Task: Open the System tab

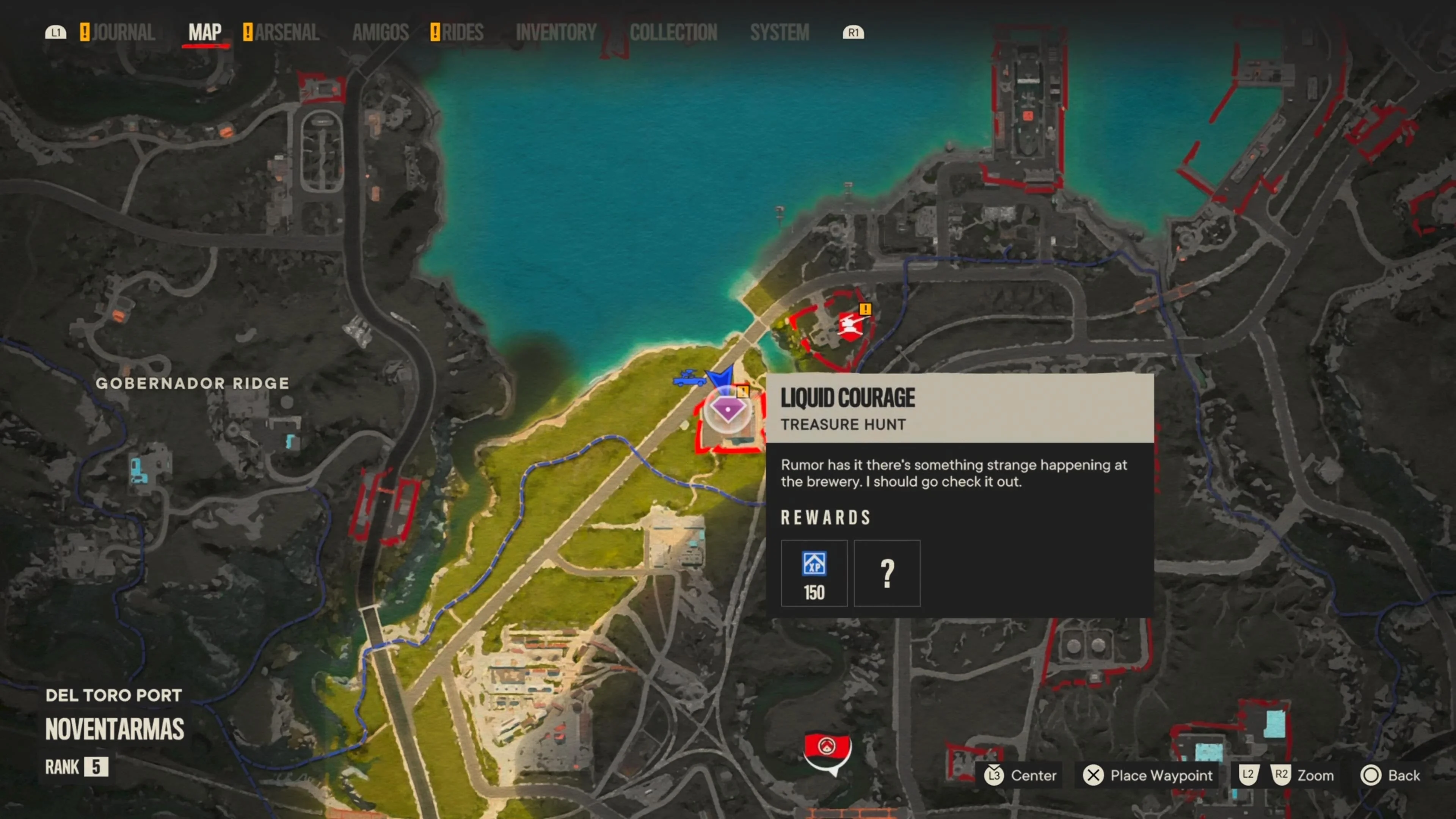Action: (x=780, y=32)
